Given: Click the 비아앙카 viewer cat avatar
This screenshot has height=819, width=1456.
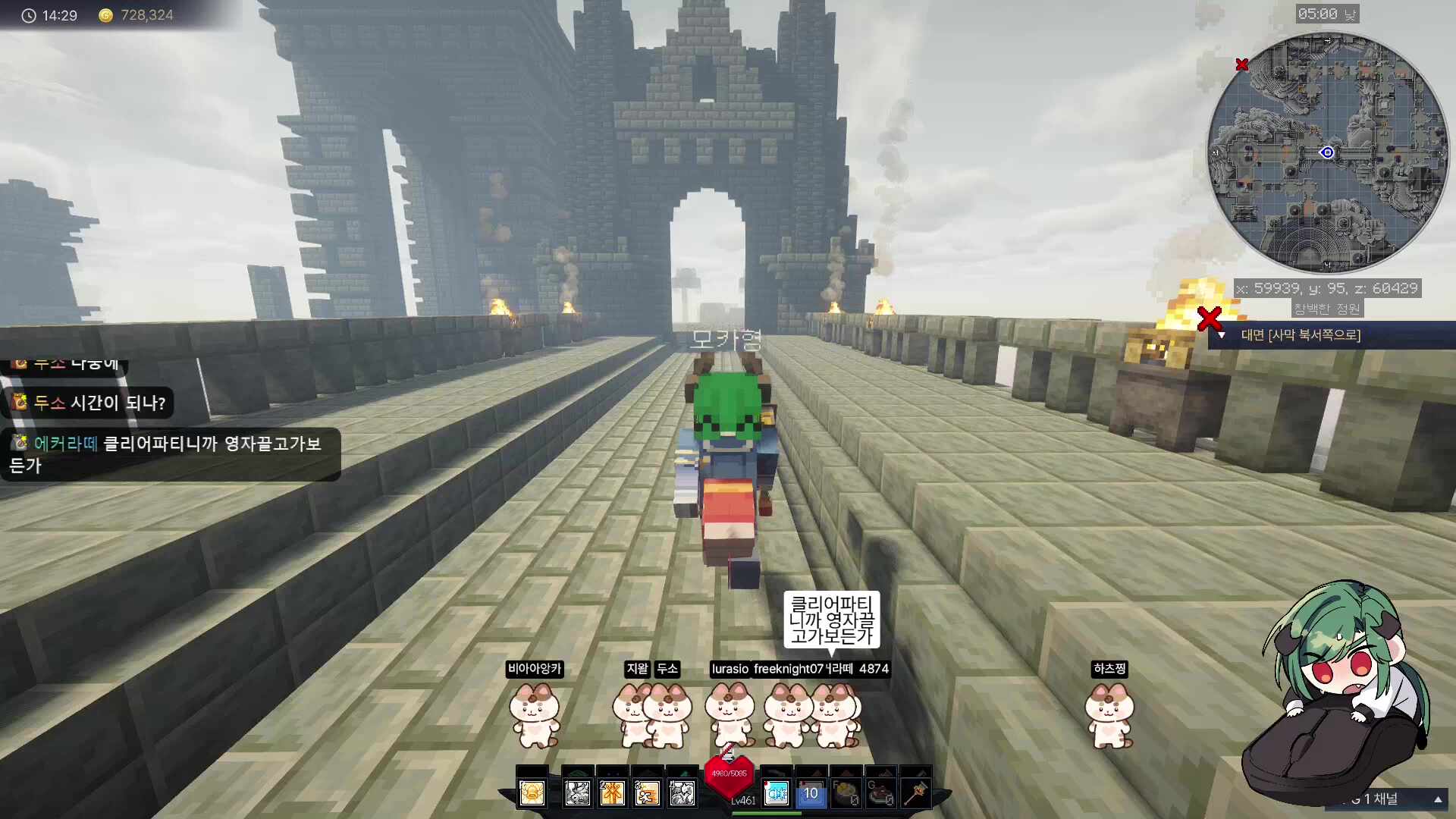Looking at the screenshot, I should [535, 714].
